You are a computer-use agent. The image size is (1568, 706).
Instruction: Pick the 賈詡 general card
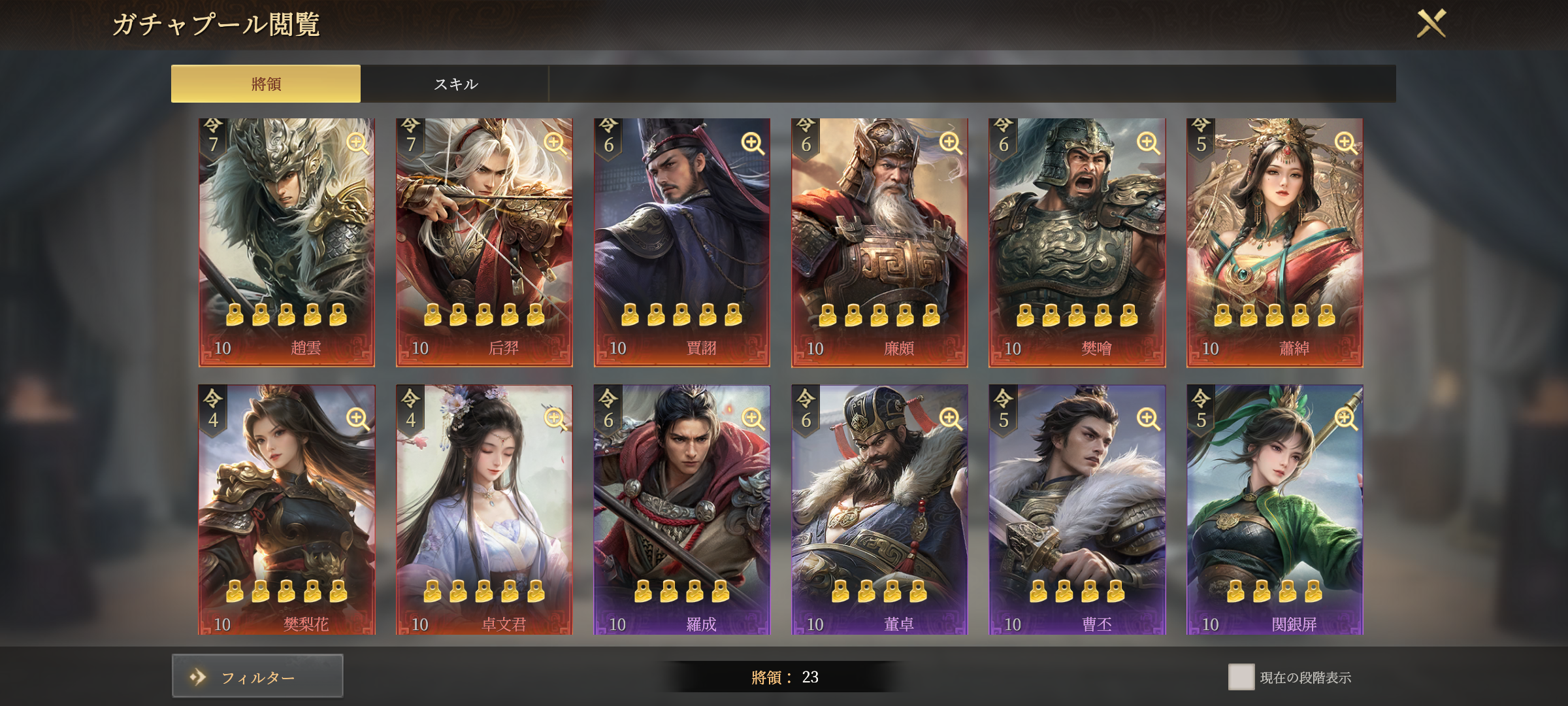click(681, 242)
